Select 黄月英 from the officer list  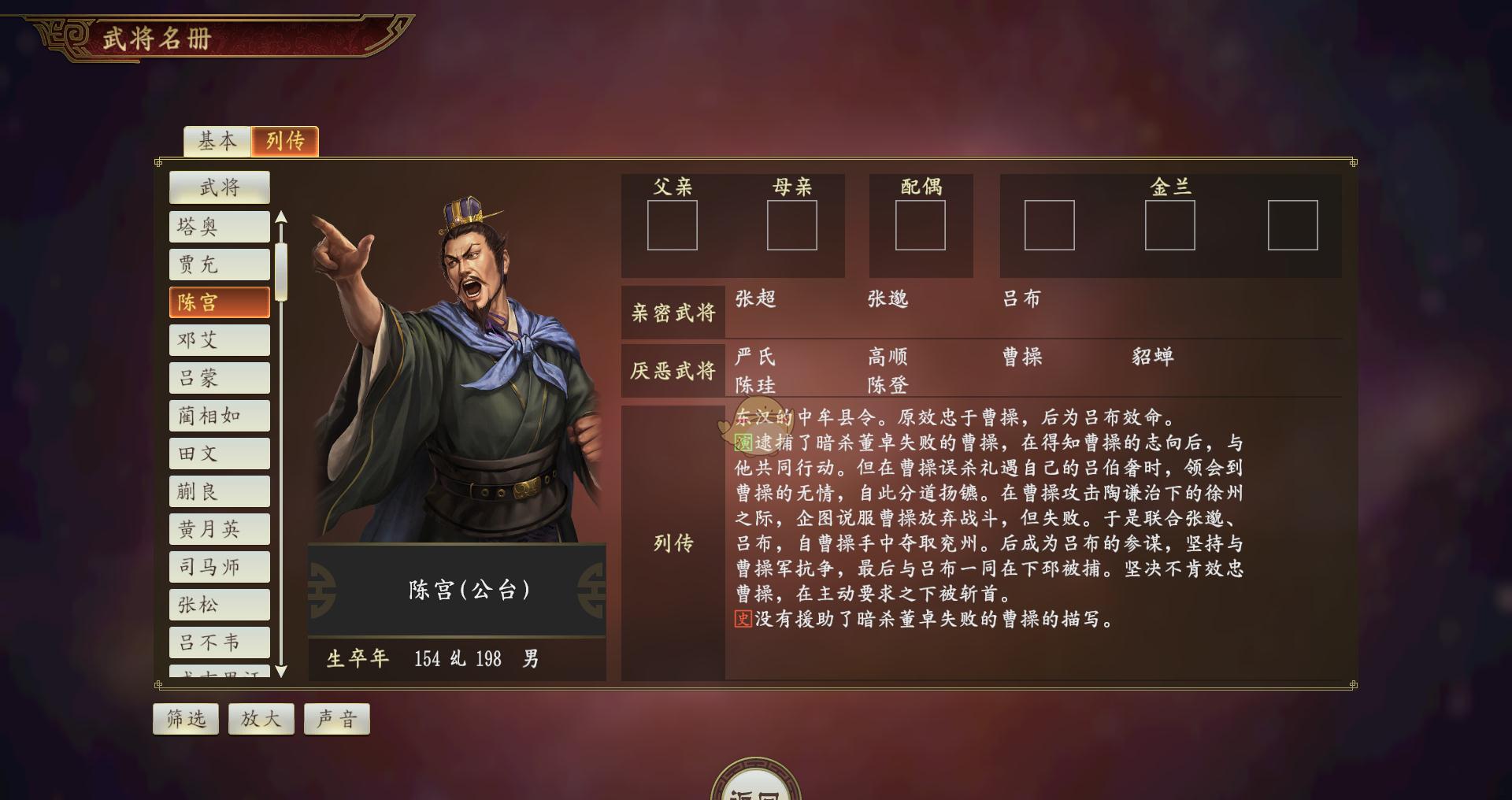coord(219,528)
